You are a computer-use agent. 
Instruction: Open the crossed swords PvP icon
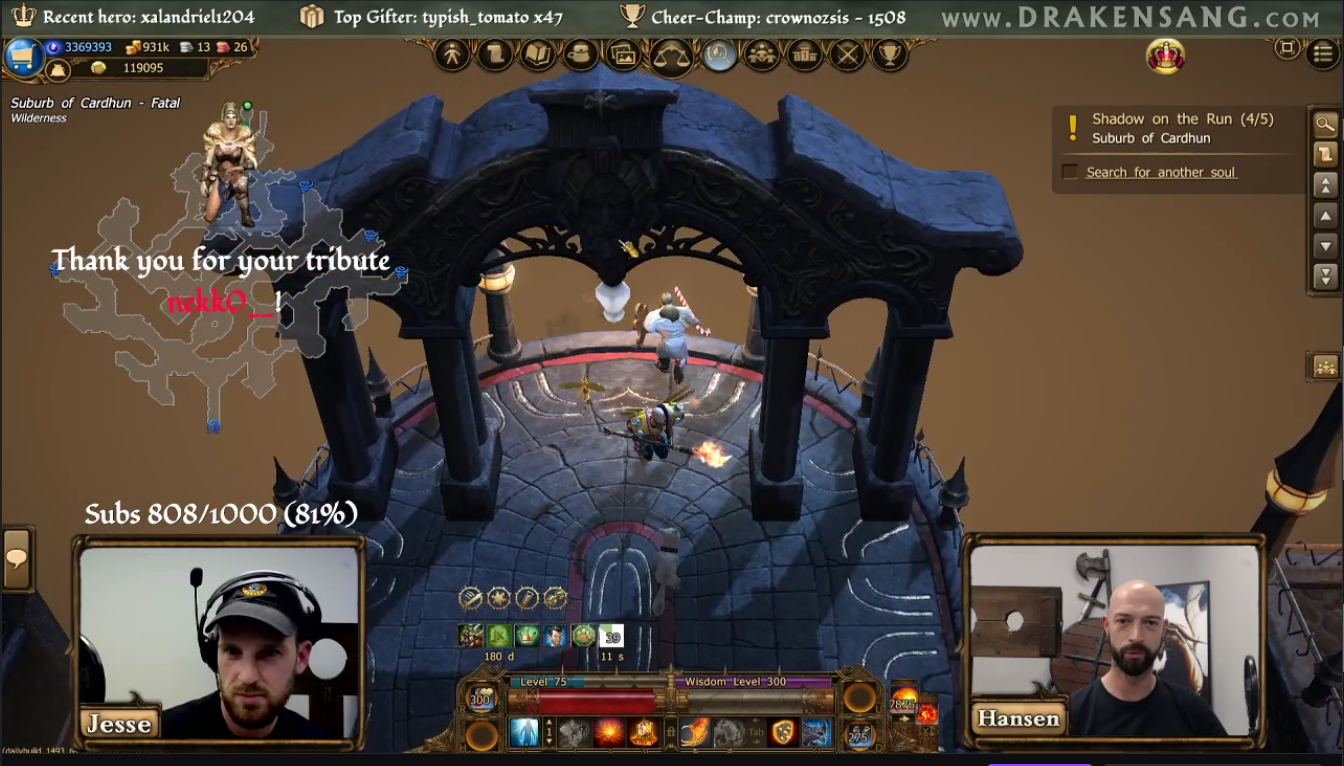[x=847, y=54]
